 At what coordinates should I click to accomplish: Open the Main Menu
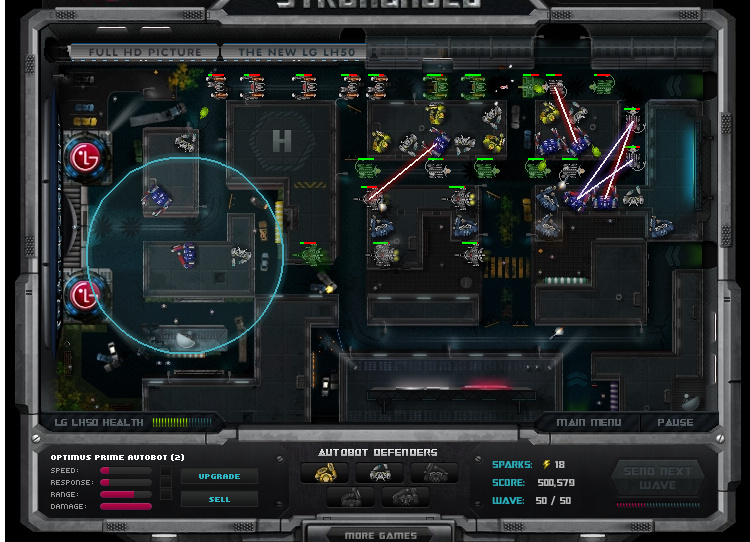(588, 423)
